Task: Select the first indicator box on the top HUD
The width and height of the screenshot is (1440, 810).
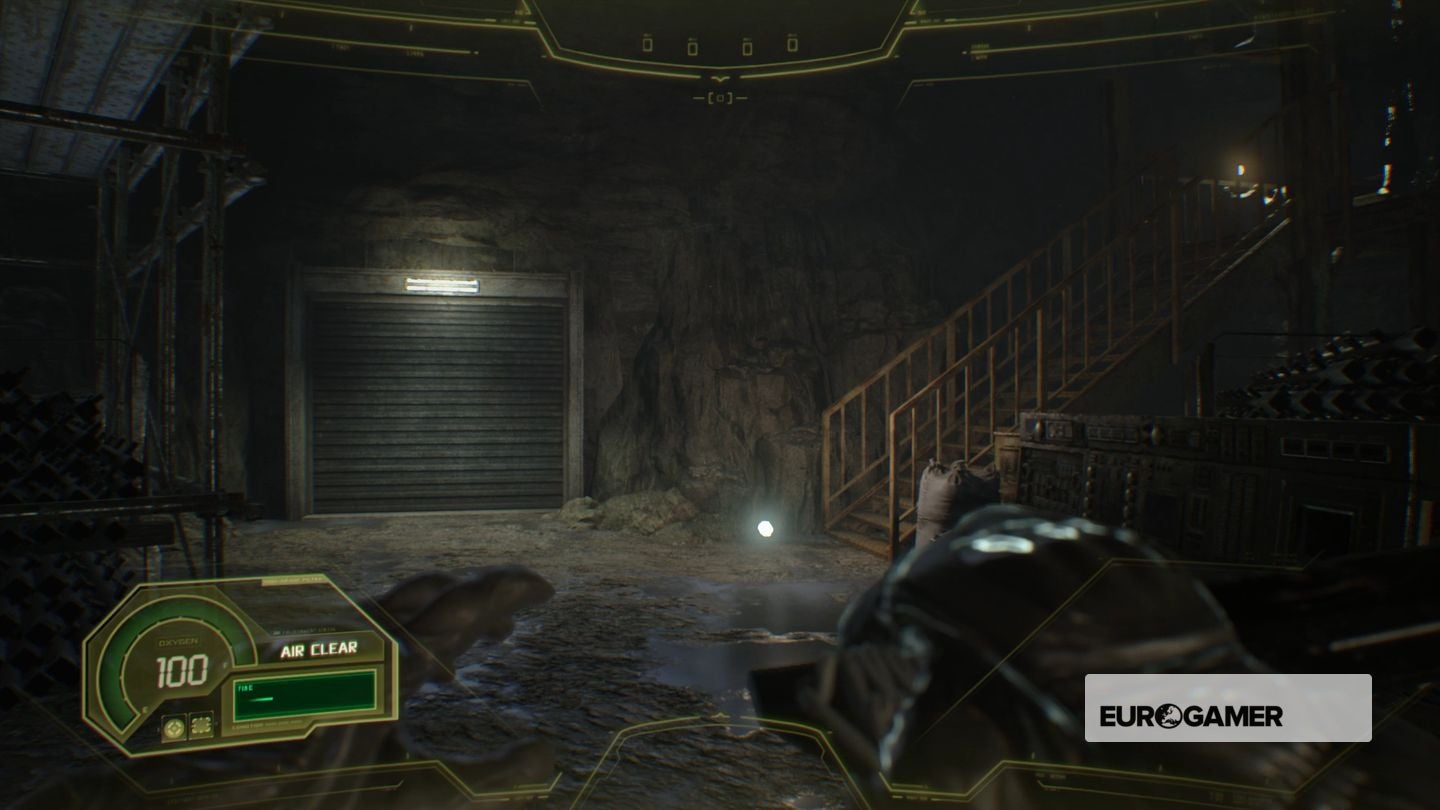Action: tap(647, 46)
